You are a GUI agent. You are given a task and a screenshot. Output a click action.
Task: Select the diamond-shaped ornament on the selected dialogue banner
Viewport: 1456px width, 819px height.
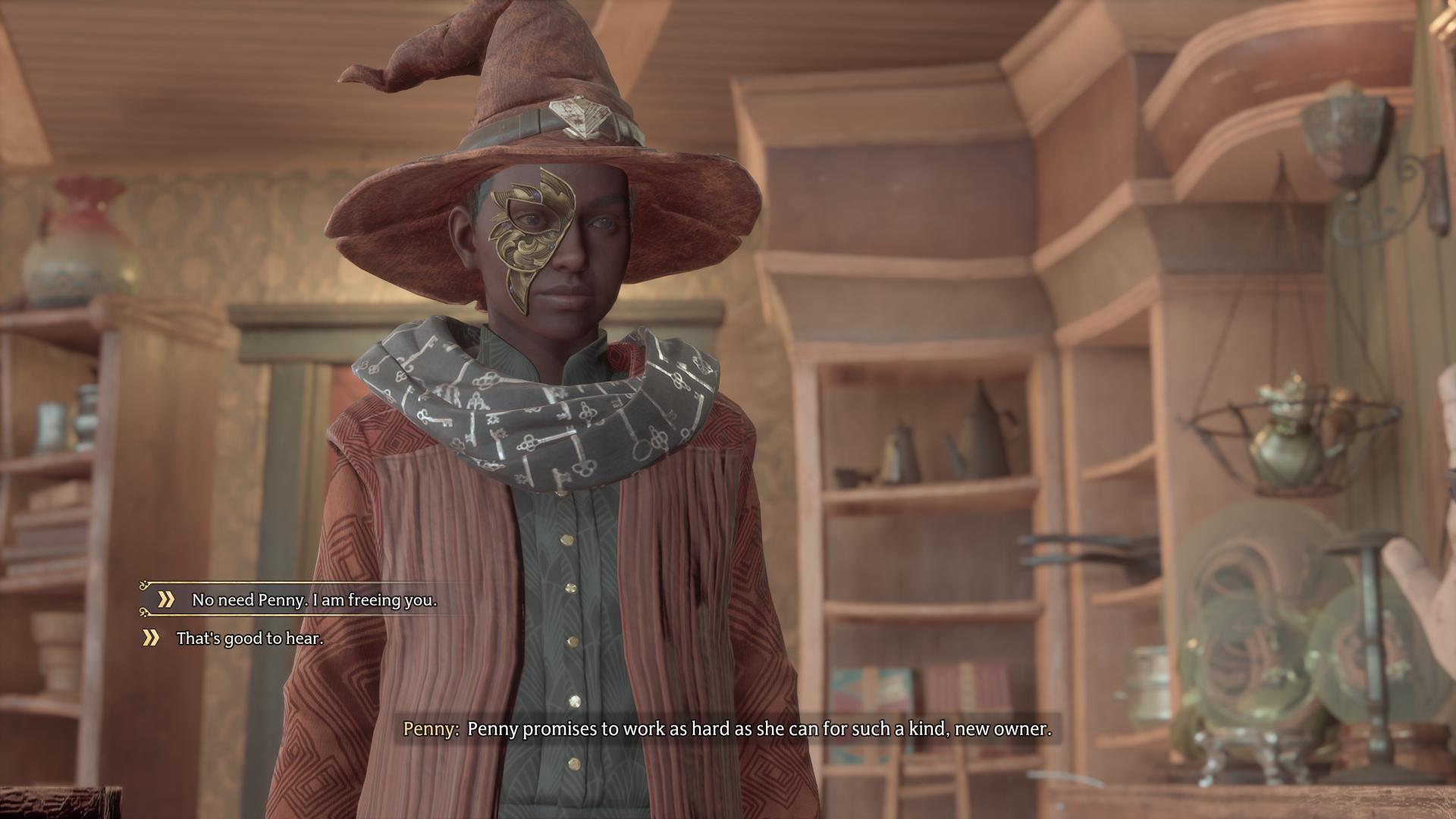pyautogui.click(x=144, y=585)
